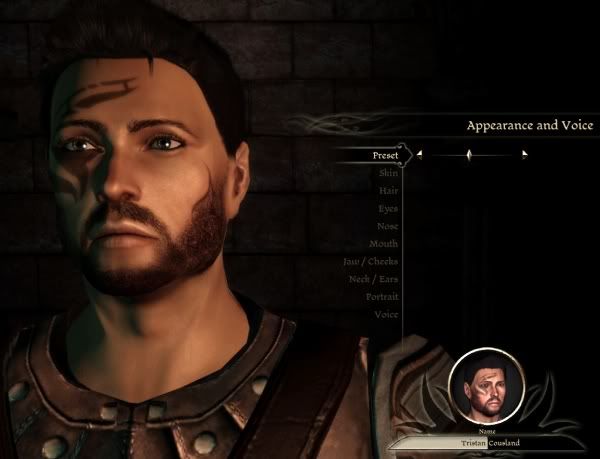Viewport: 600px width, 459px height.
Task: Choose the Hair category
Action: coord(388,191)
